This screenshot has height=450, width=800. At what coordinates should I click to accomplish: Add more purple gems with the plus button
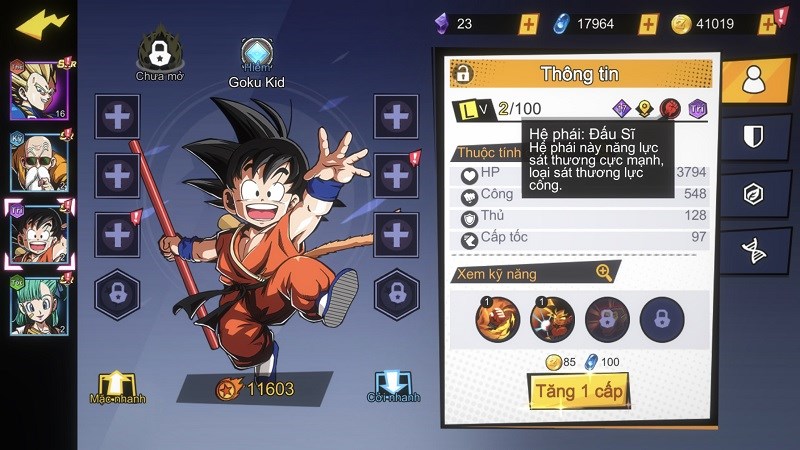pos(529,23)
